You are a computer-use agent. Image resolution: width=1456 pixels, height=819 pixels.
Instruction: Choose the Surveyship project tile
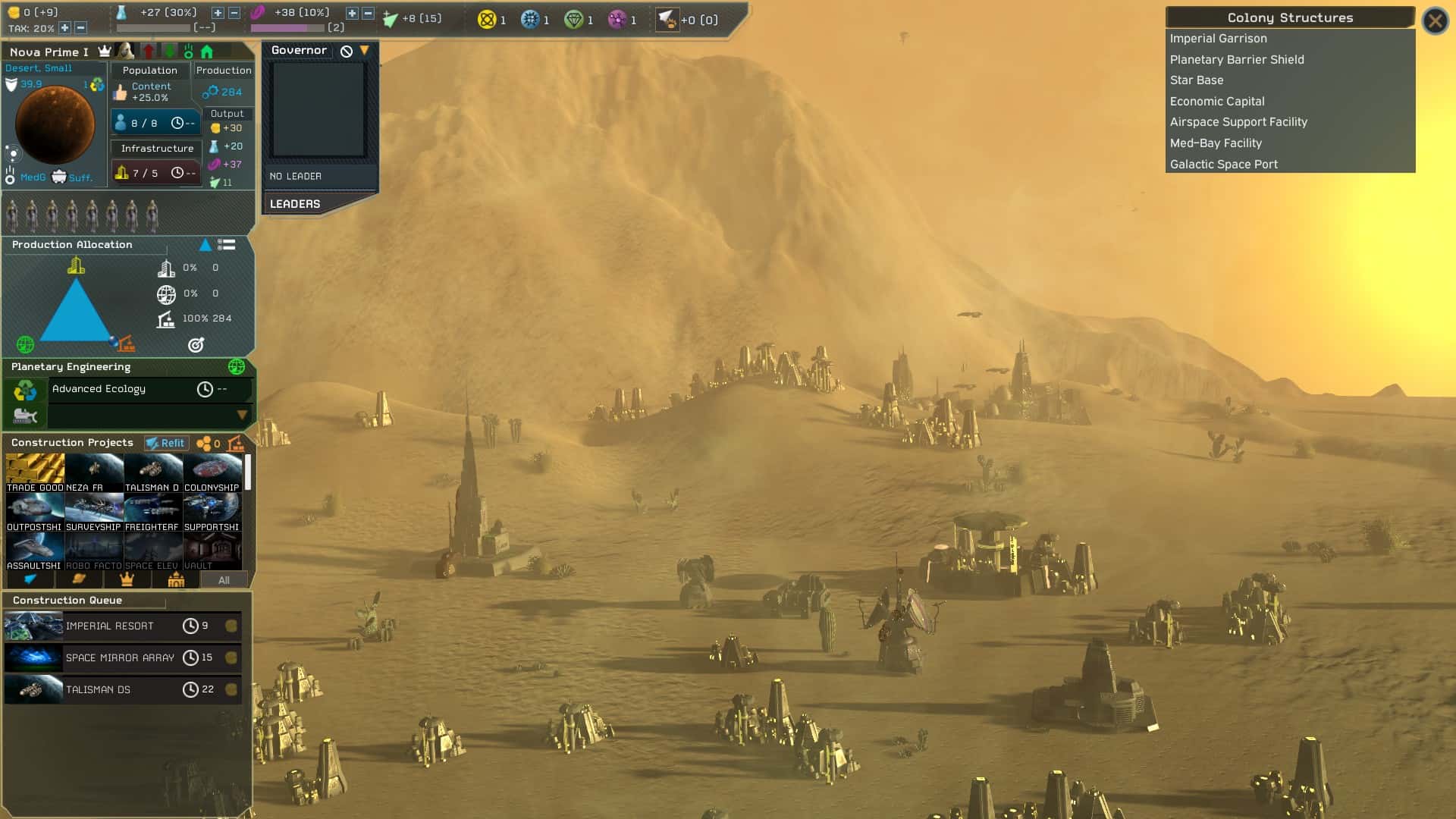(93, 513)
